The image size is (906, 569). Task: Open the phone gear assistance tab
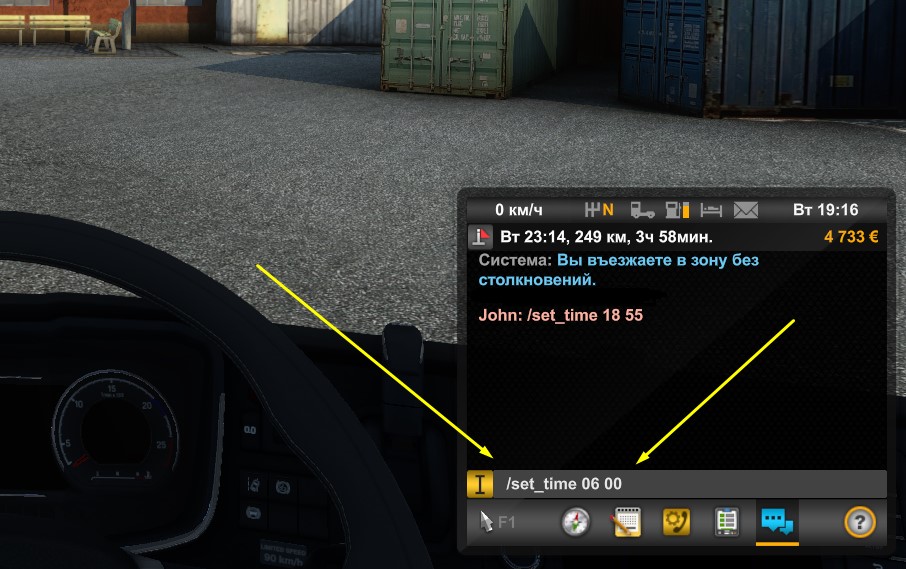coord(677,522)
